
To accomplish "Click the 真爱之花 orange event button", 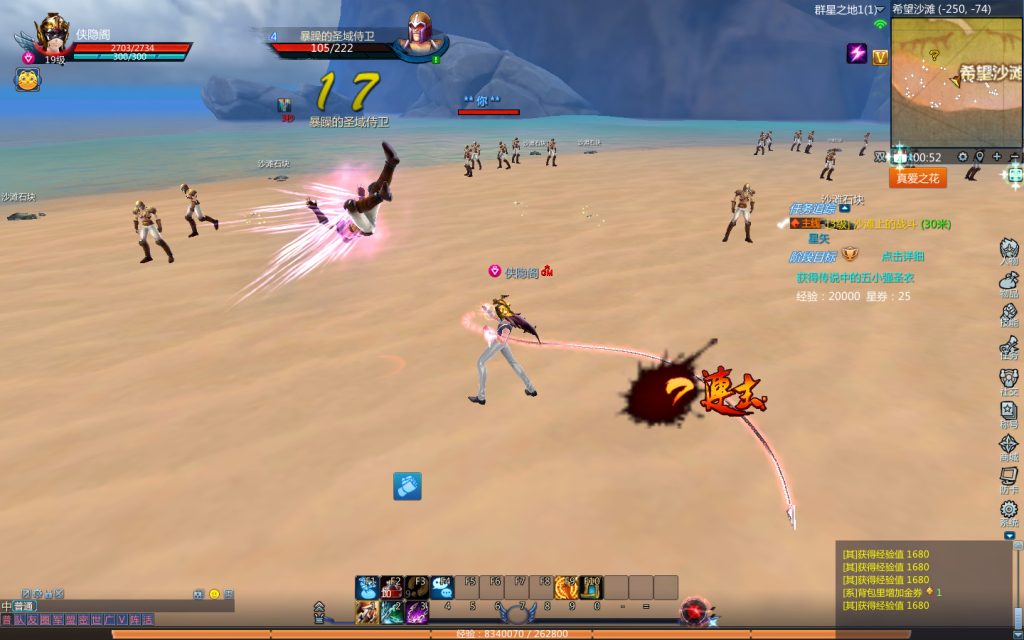I will click(917, 178).
